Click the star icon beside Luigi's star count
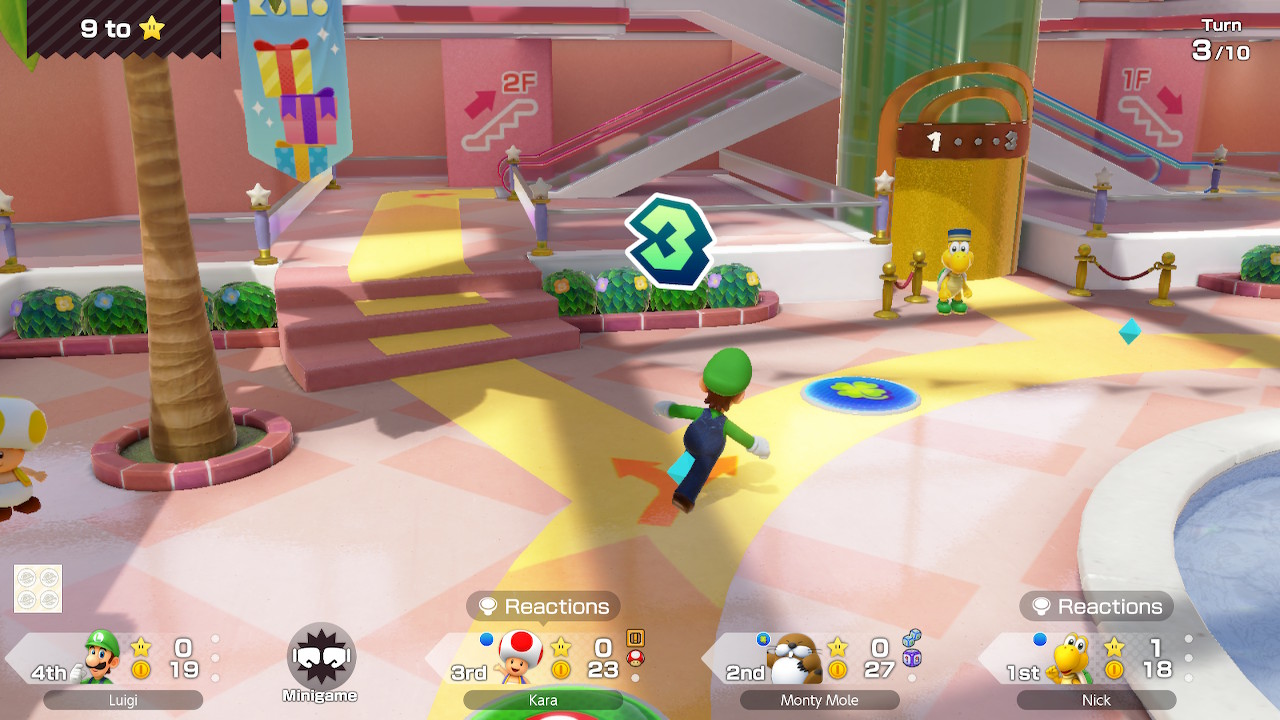 [x=140, y=648]
